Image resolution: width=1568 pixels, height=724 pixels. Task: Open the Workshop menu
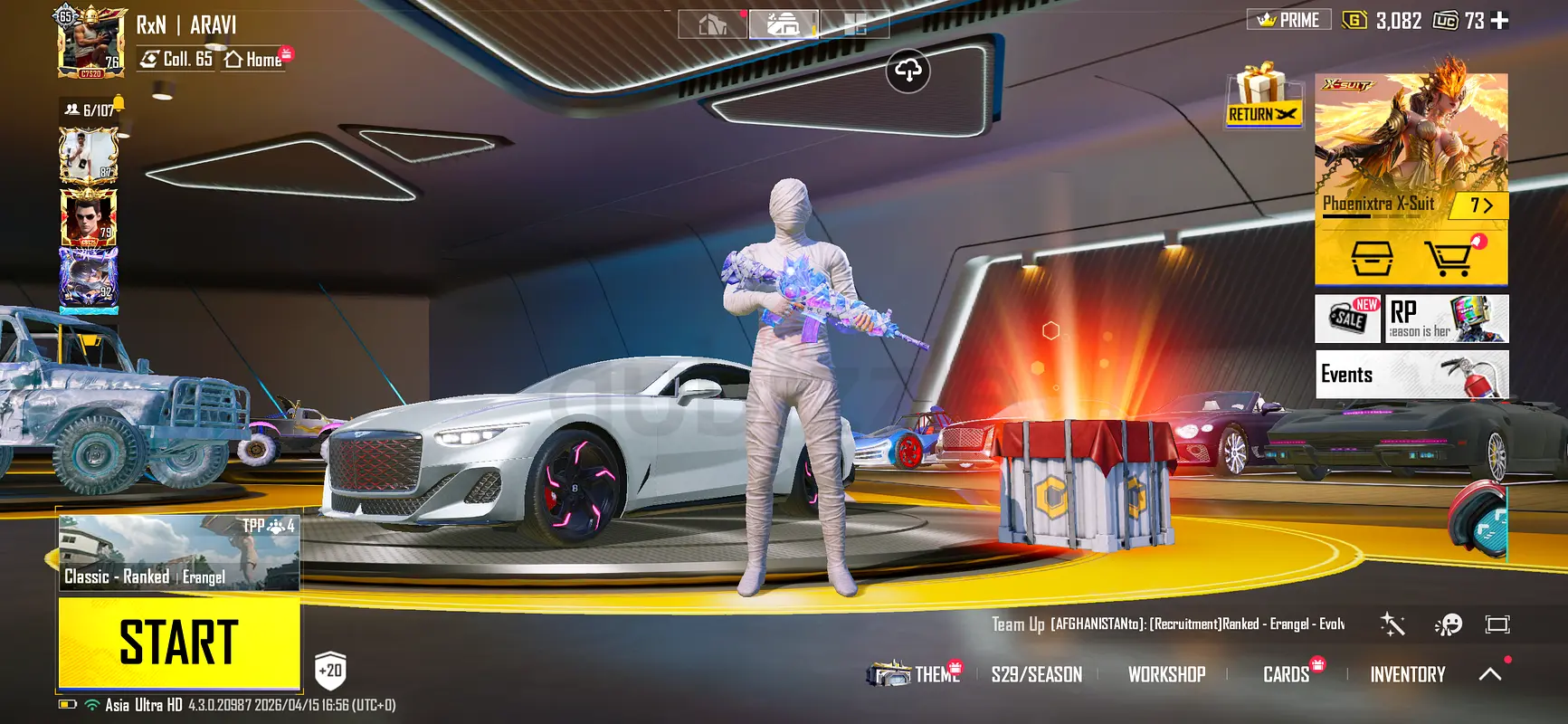tap(1166, 674)
